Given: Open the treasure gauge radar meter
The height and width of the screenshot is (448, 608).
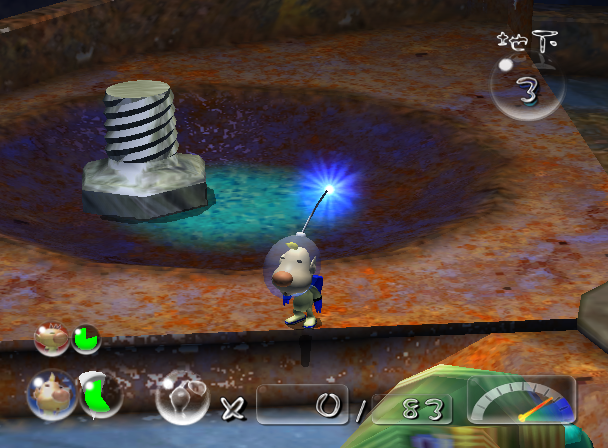Looking at the screenshot, I should pyautogui.click(x=521, y=399).
